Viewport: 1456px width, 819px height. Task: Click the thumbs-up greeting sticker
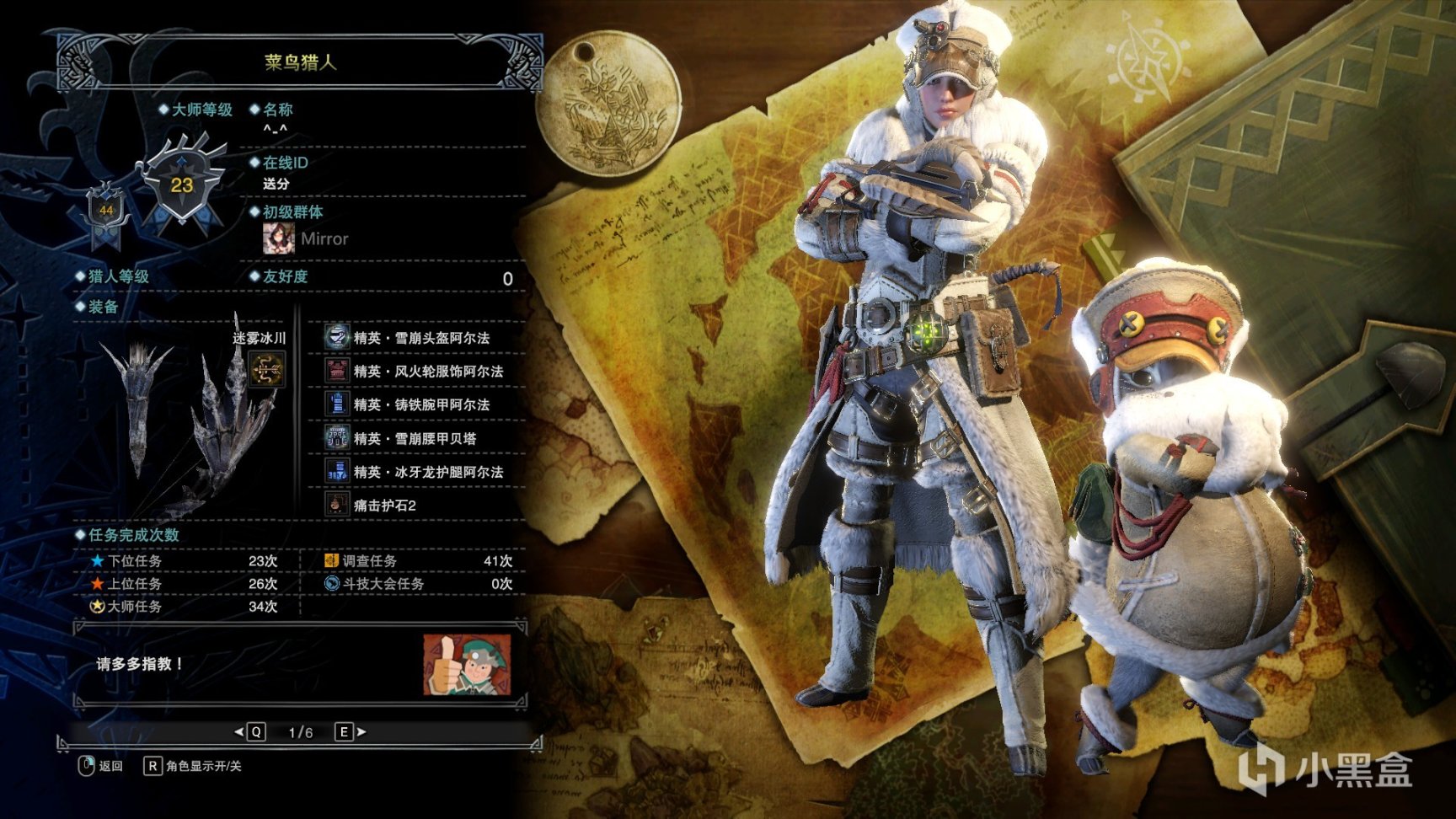(x=467, y=665)
